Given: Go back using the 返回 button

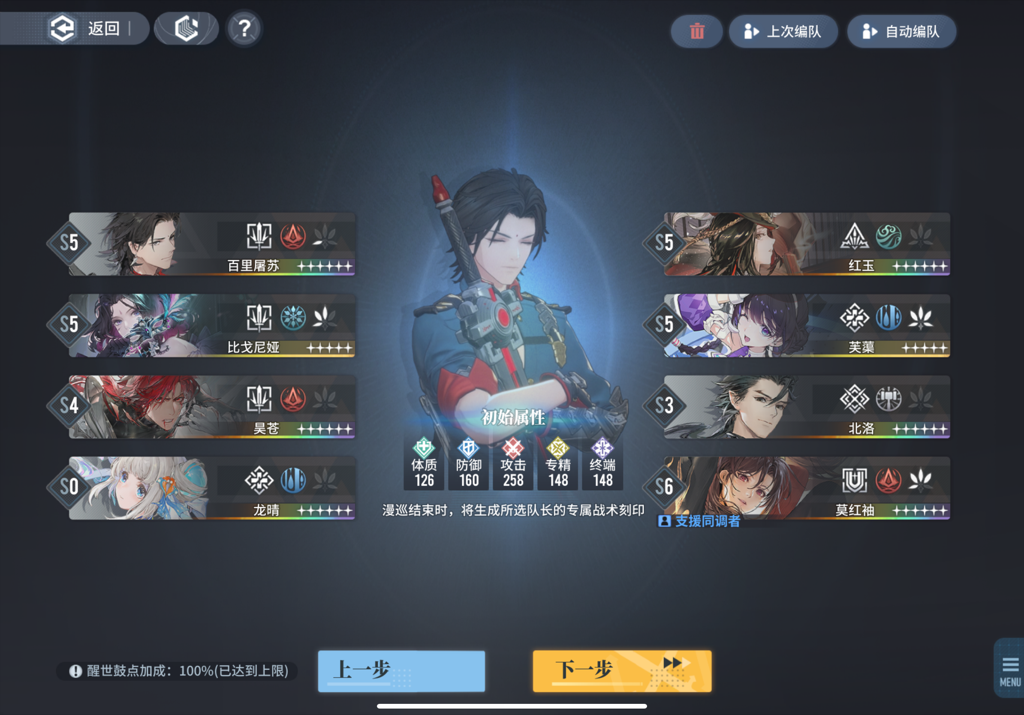Looking at the screenshot, I should click(x=90, y=29).
